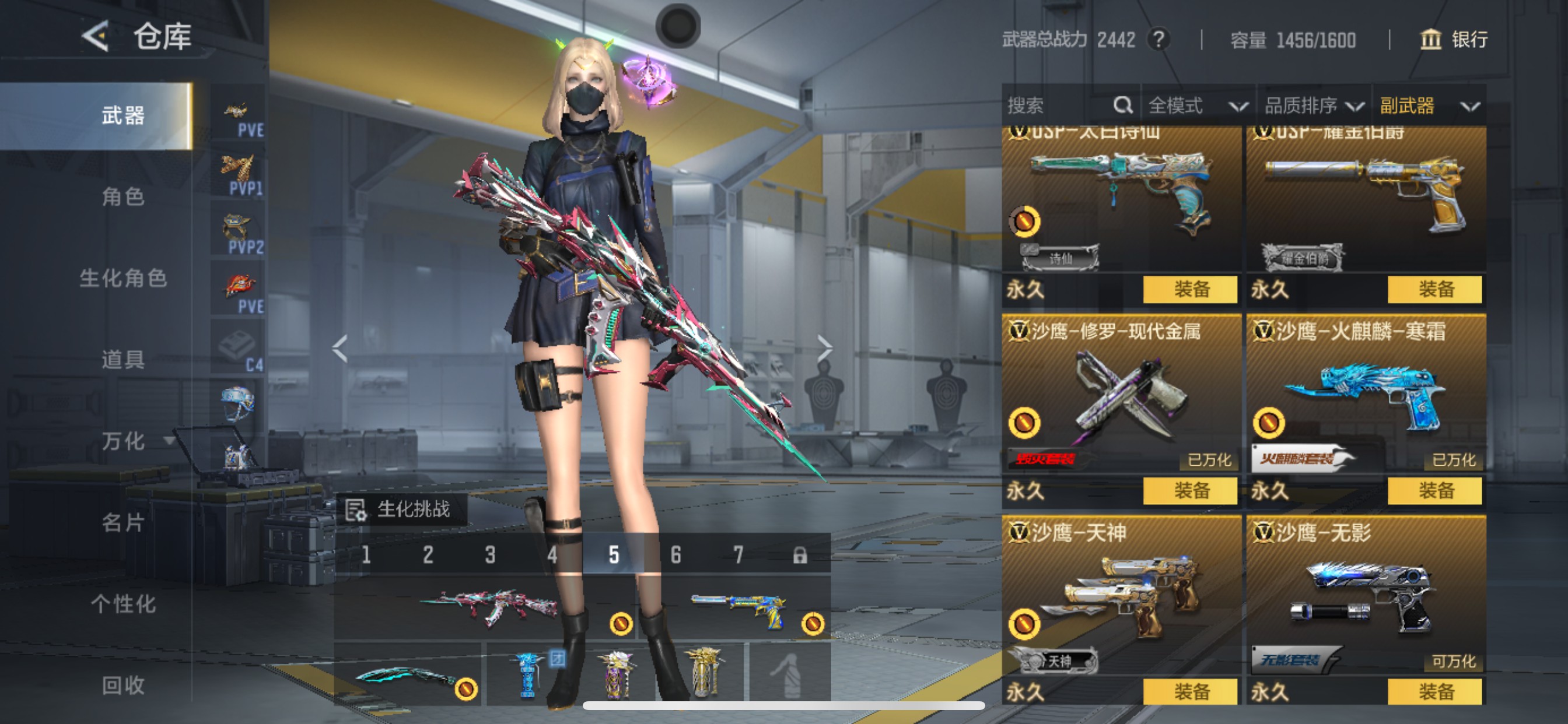This screenshot has width=1568, height=724.
Task: Open the 银行 bank
Action: pos(1454,40)
